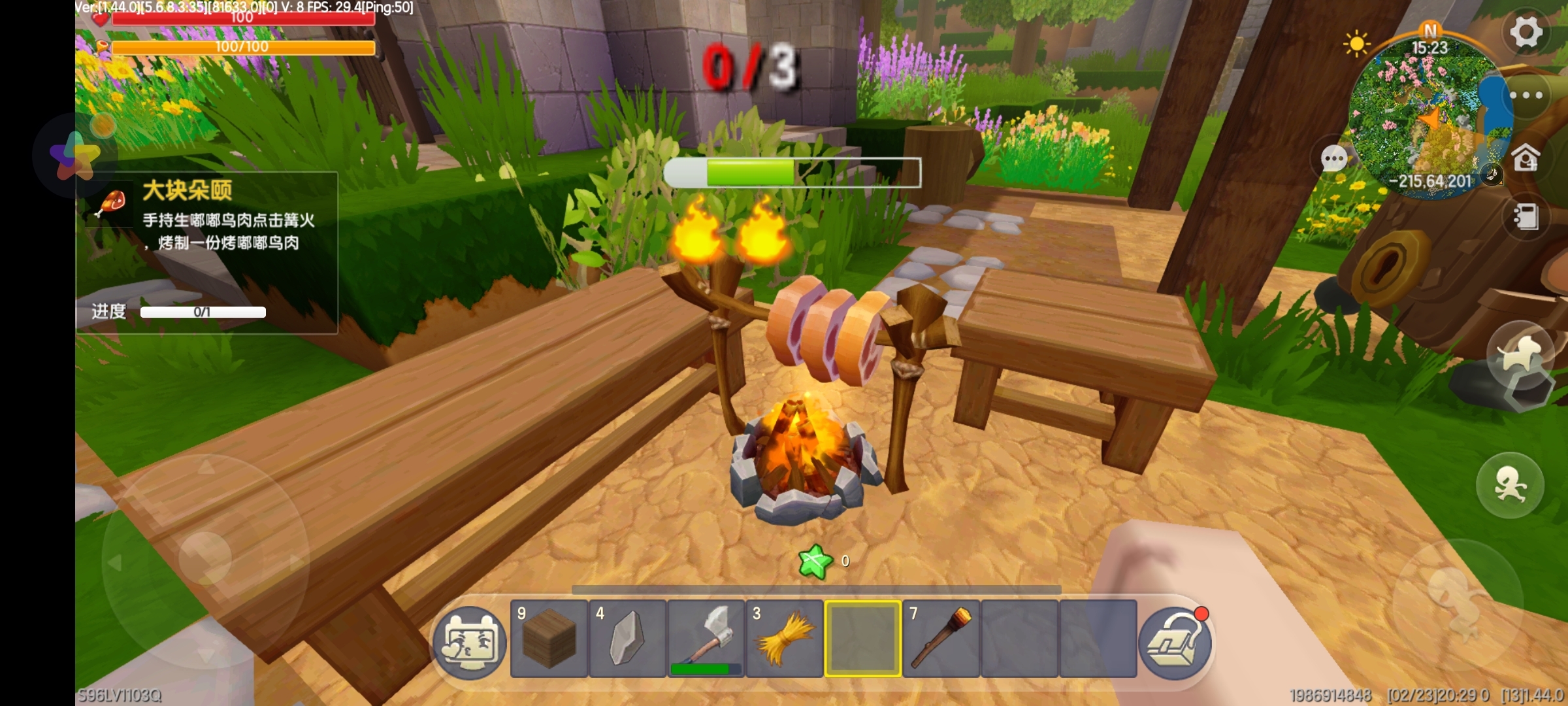The height and width of the screenshot is (706, 1568).
Task: Activate the running figure action button
Action: pyautogui.click(x=1510, y=485)
